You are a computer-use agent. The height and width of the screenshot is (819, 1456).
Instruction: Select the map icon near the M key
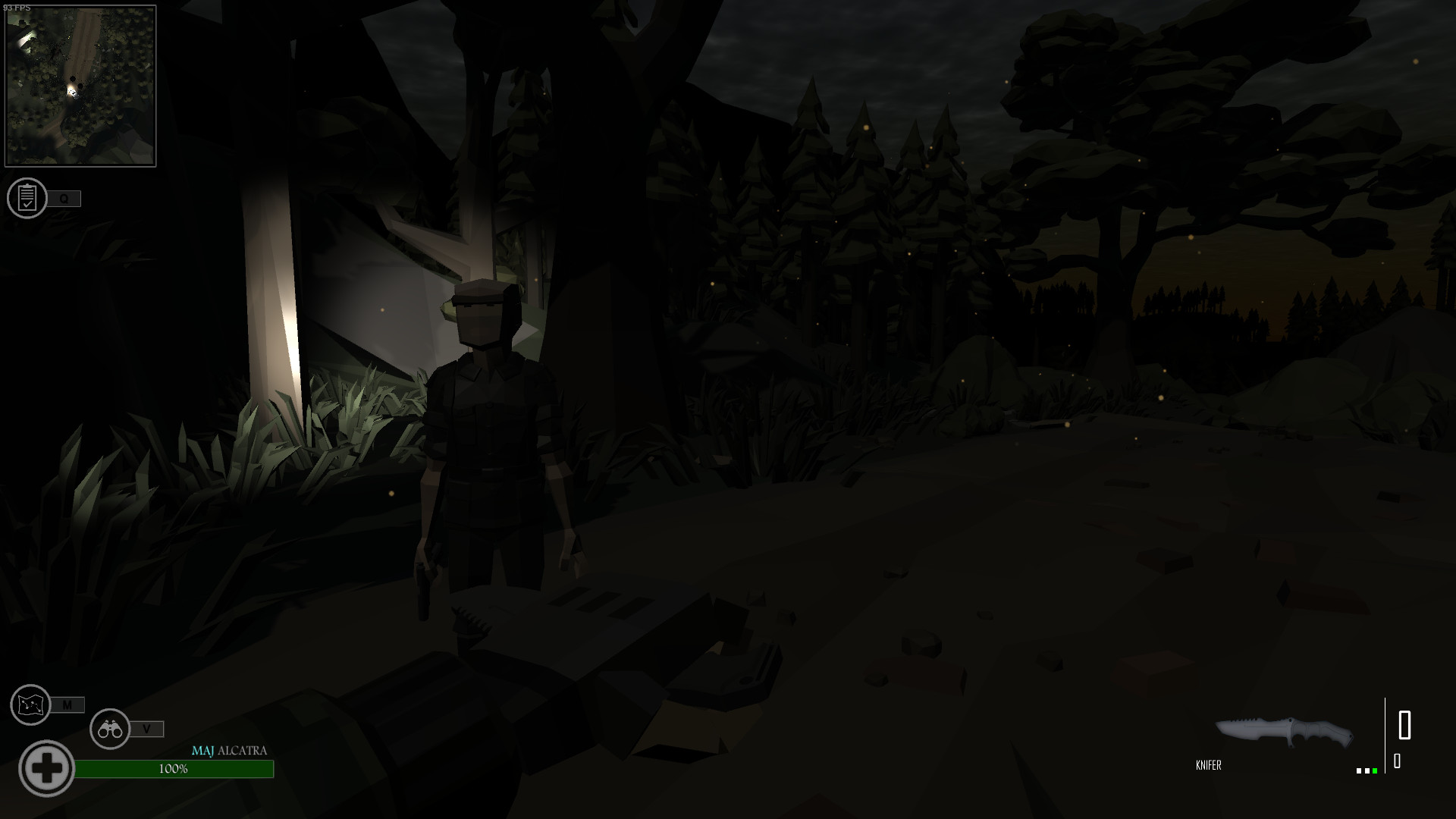point(29,705)
